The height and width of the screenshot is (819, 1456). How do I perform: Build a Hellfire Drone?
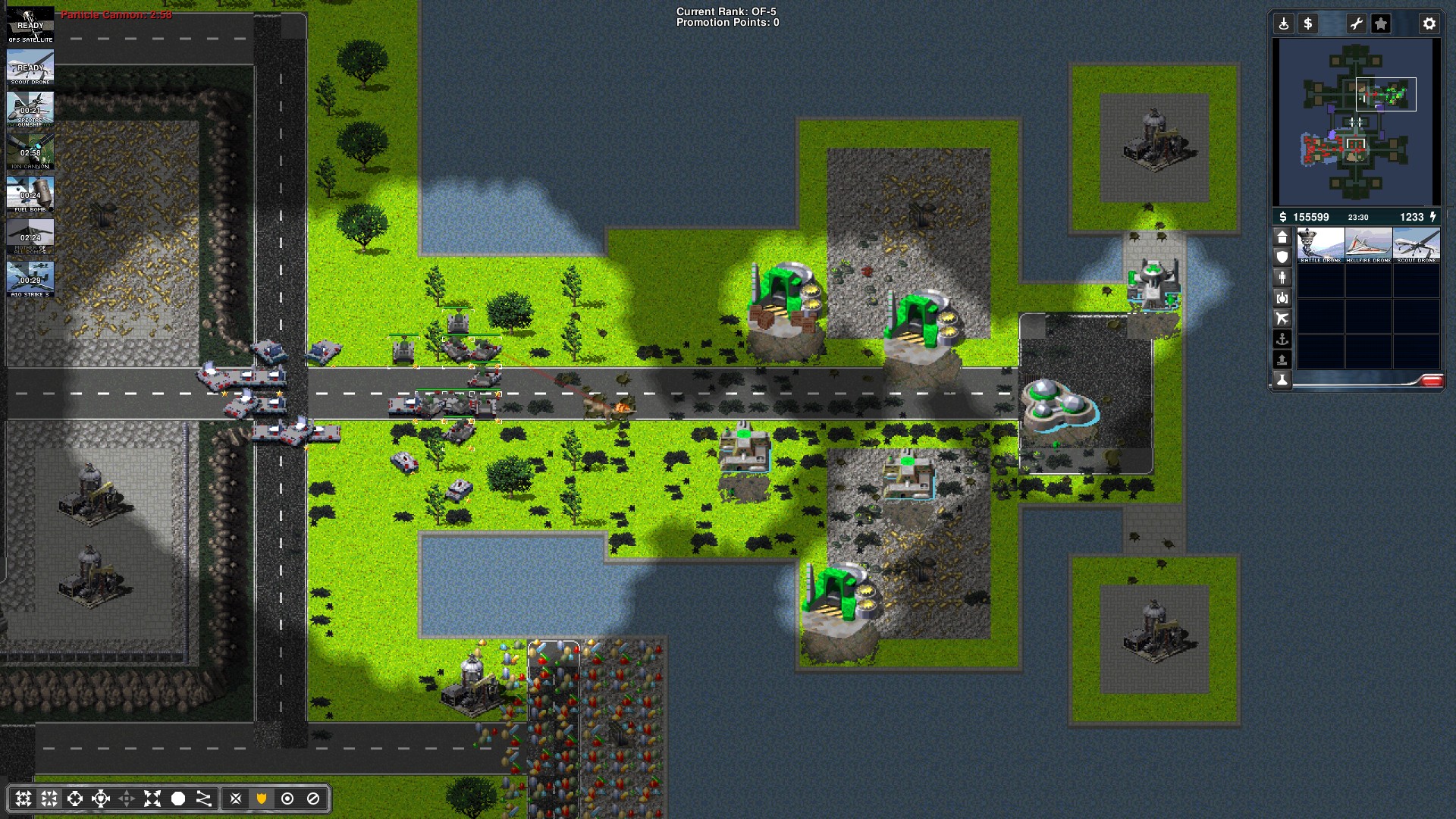(1368, 246)
